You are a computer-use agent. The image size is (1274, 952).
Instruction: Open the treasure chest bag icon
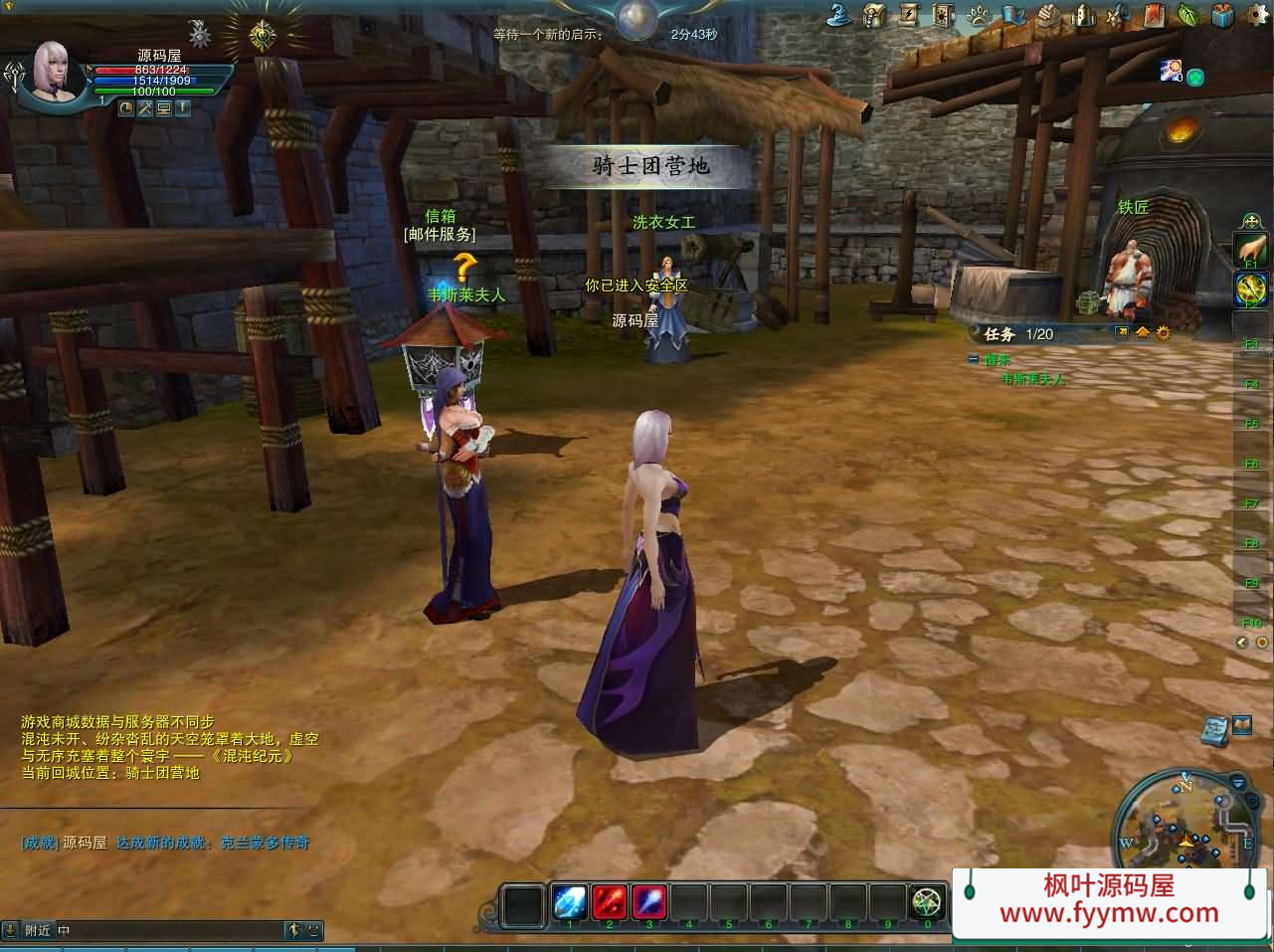[874, 15]
